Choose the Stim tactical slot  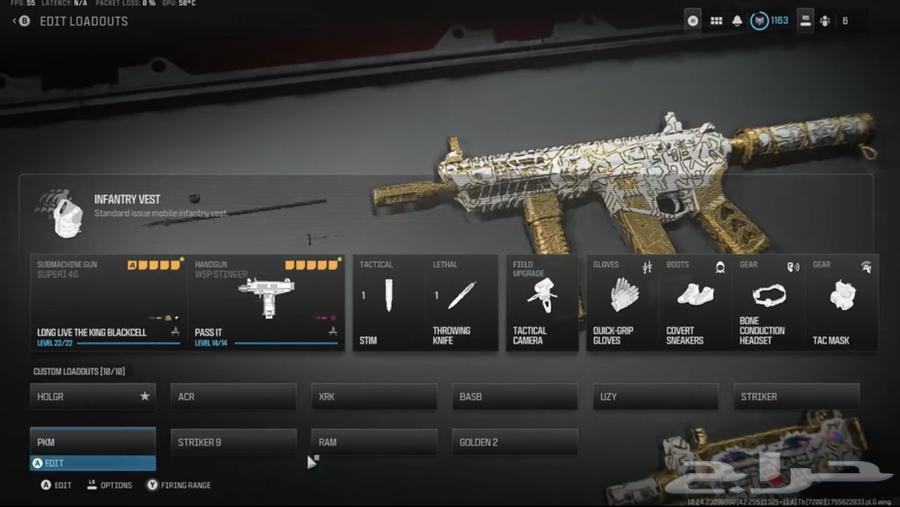pos(389,302)
